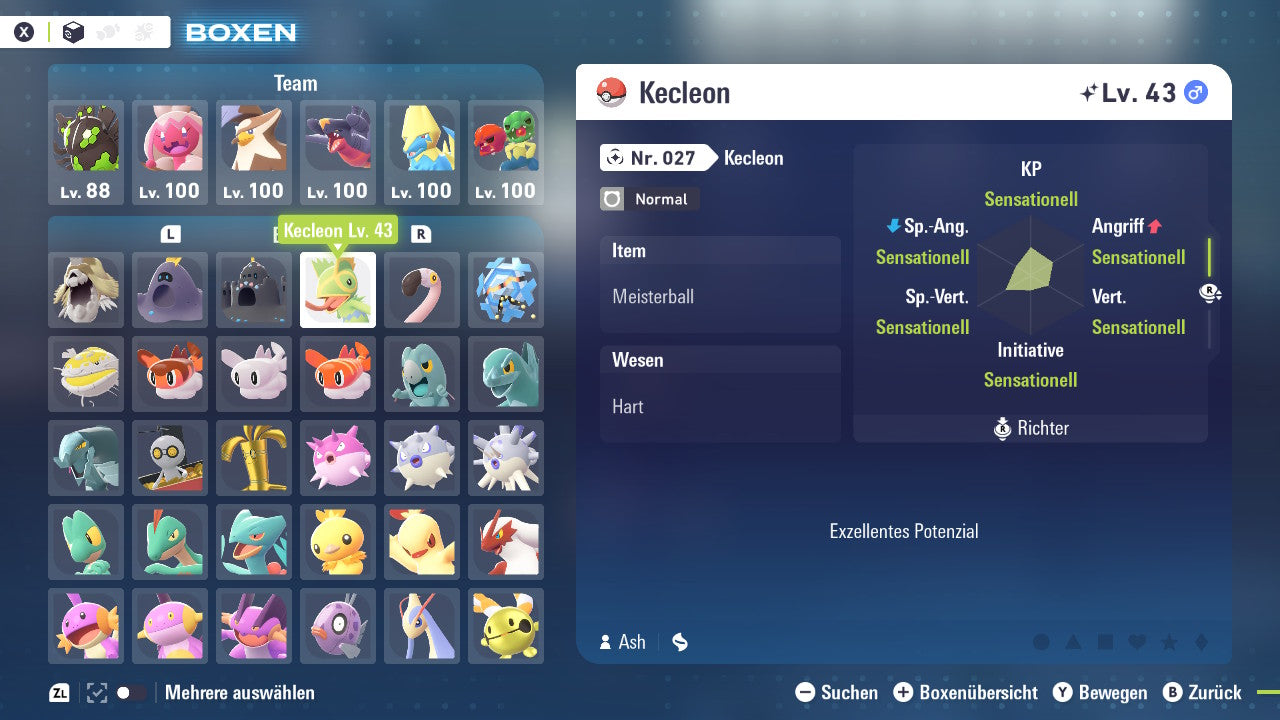Click the Normal type badge
1280x720 pixels.
coord(648,199)
